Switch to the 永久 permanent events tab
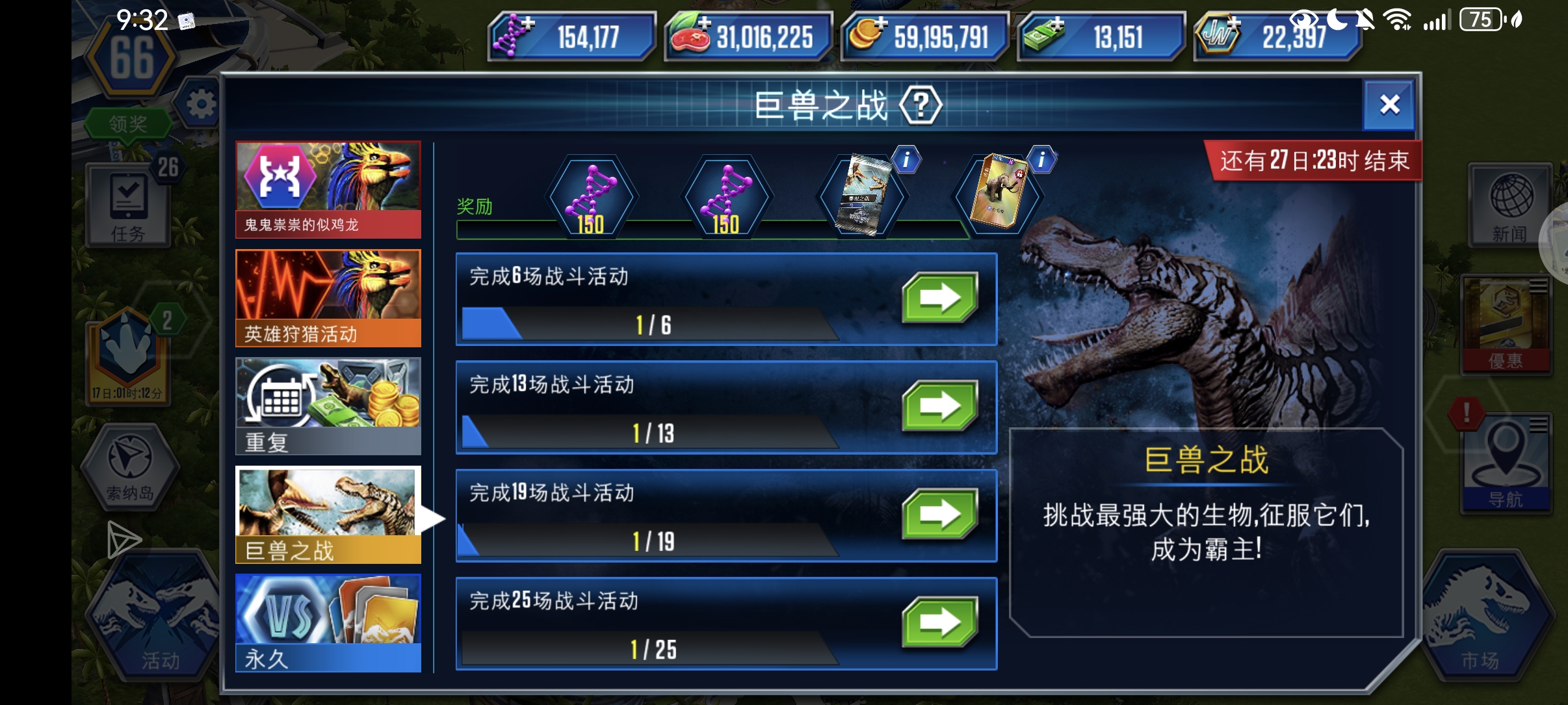The image size is (1568, 705). click(328, 621)
